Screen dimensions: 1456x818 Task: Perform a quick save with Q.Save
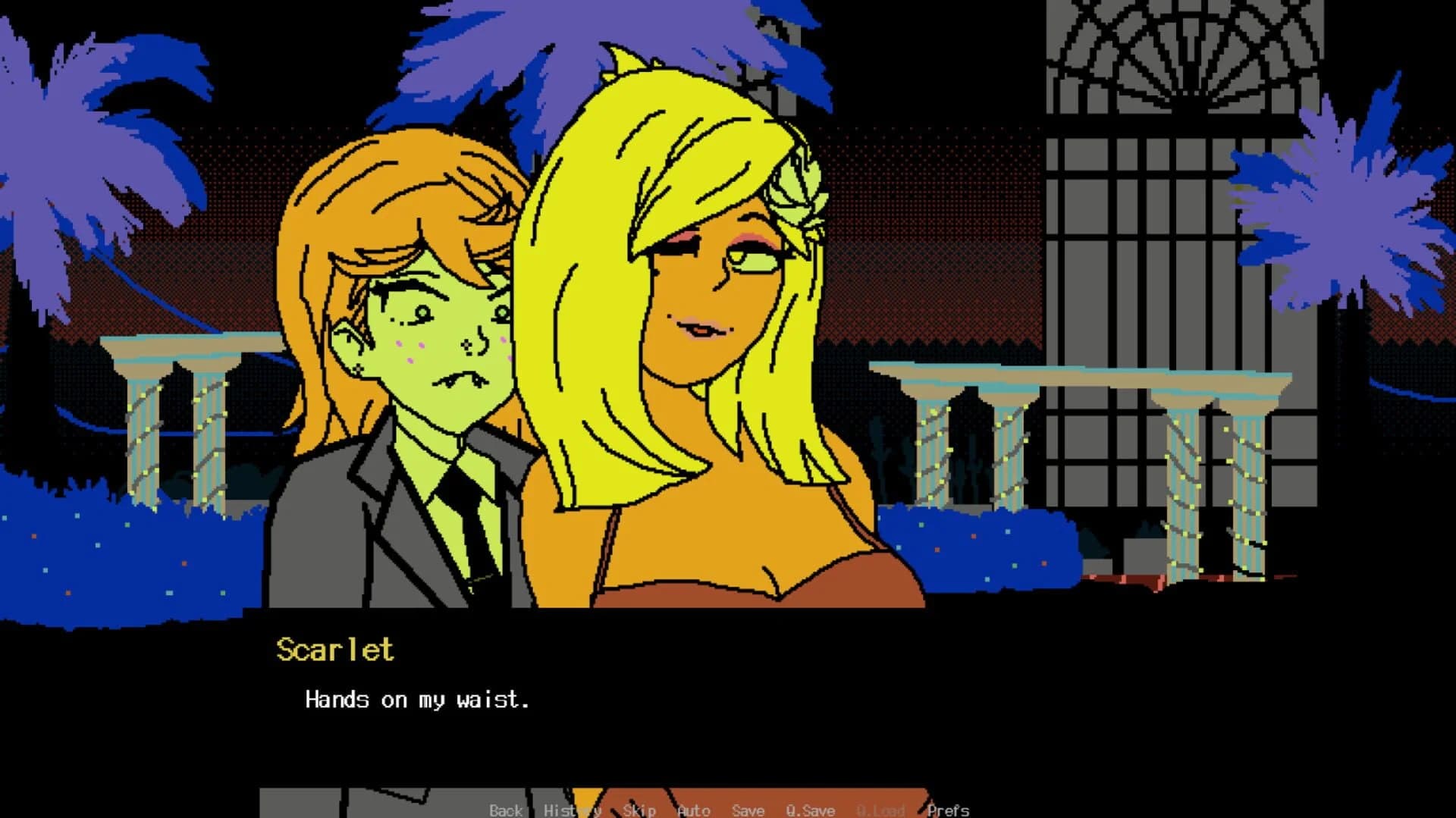click(x=810, y=810)
